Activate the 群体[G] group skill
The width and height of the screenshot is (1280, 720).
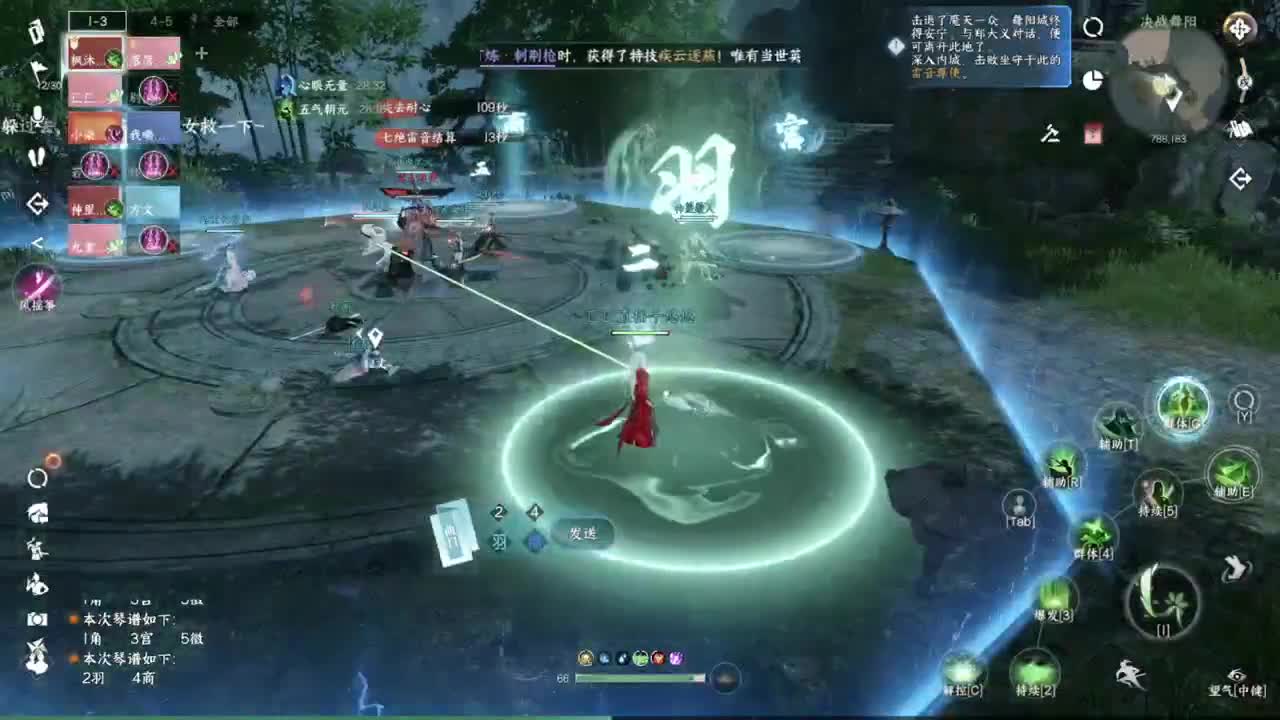1182,404
